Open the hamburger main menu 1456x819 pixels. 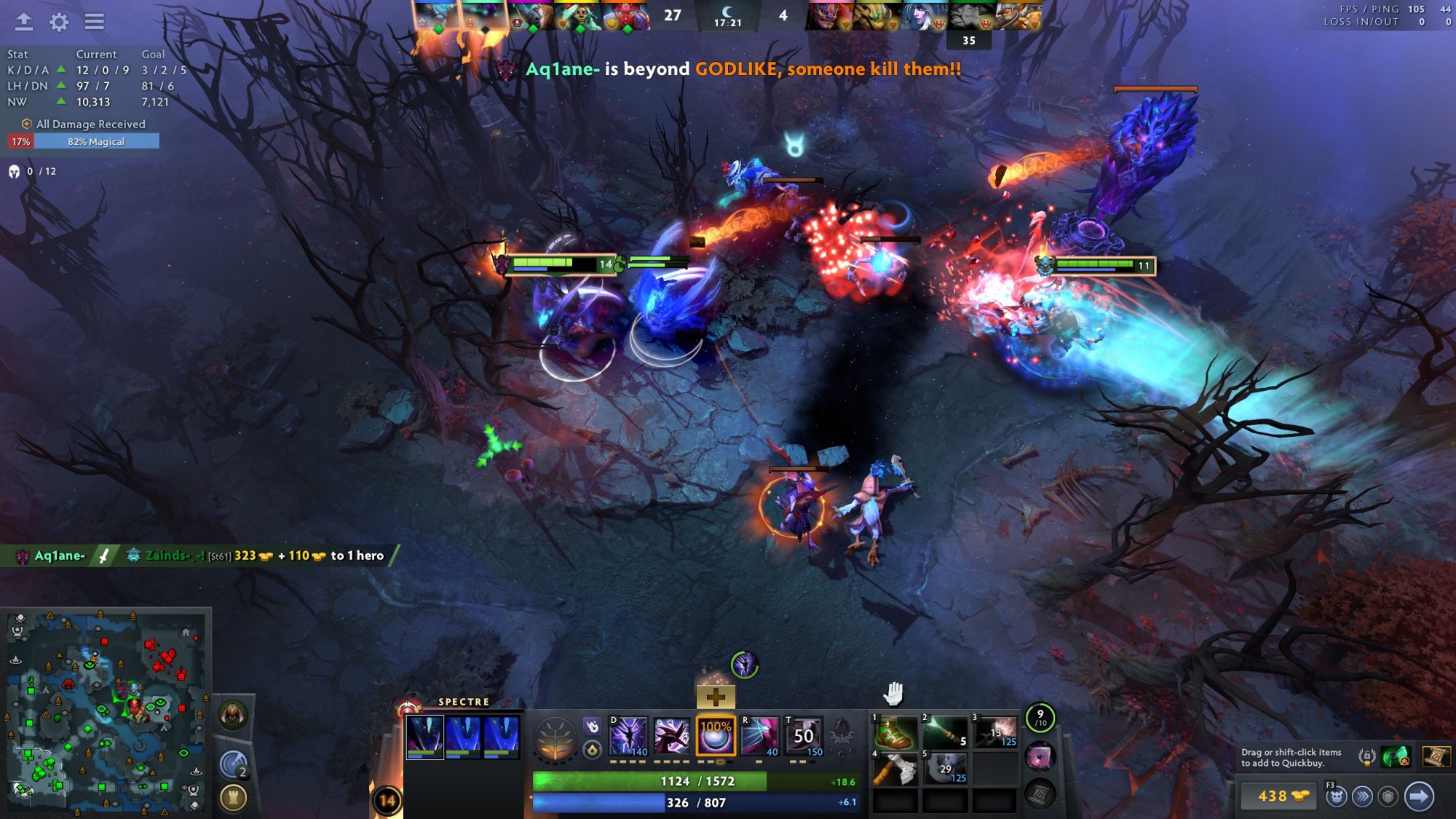coord(94,22)
